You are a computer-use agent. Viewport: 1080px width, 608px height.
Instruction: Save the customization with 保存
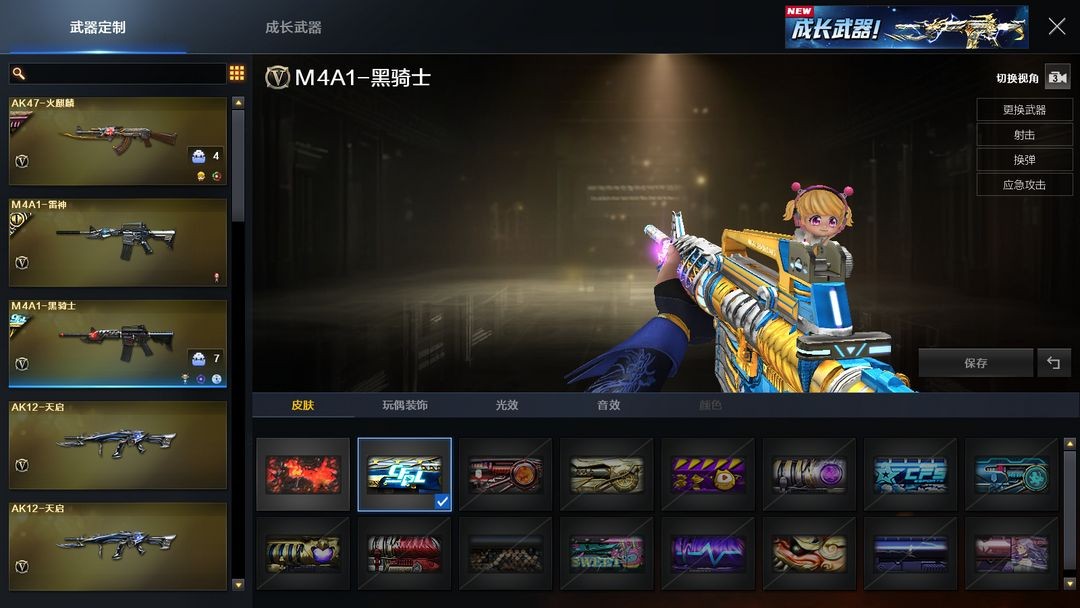point(975,363)
